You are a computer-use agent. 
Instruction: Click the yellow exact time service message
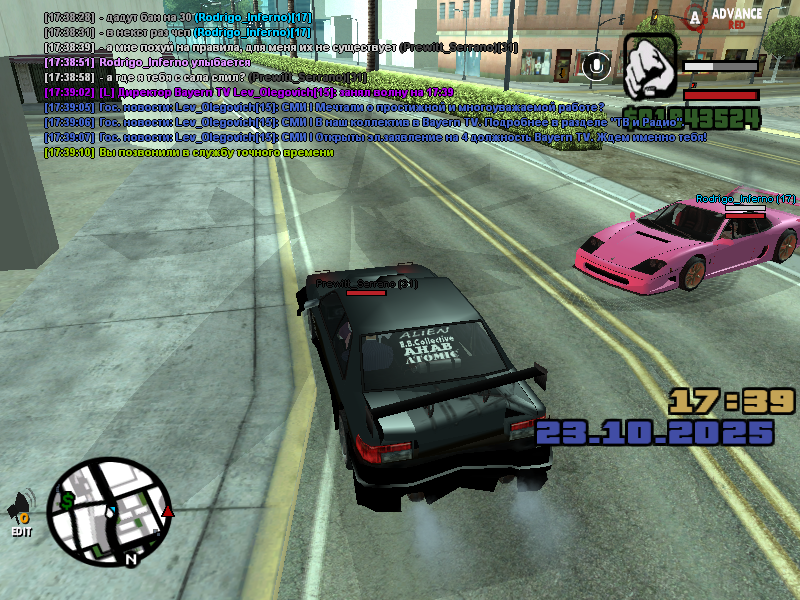[x=189, y=152]
